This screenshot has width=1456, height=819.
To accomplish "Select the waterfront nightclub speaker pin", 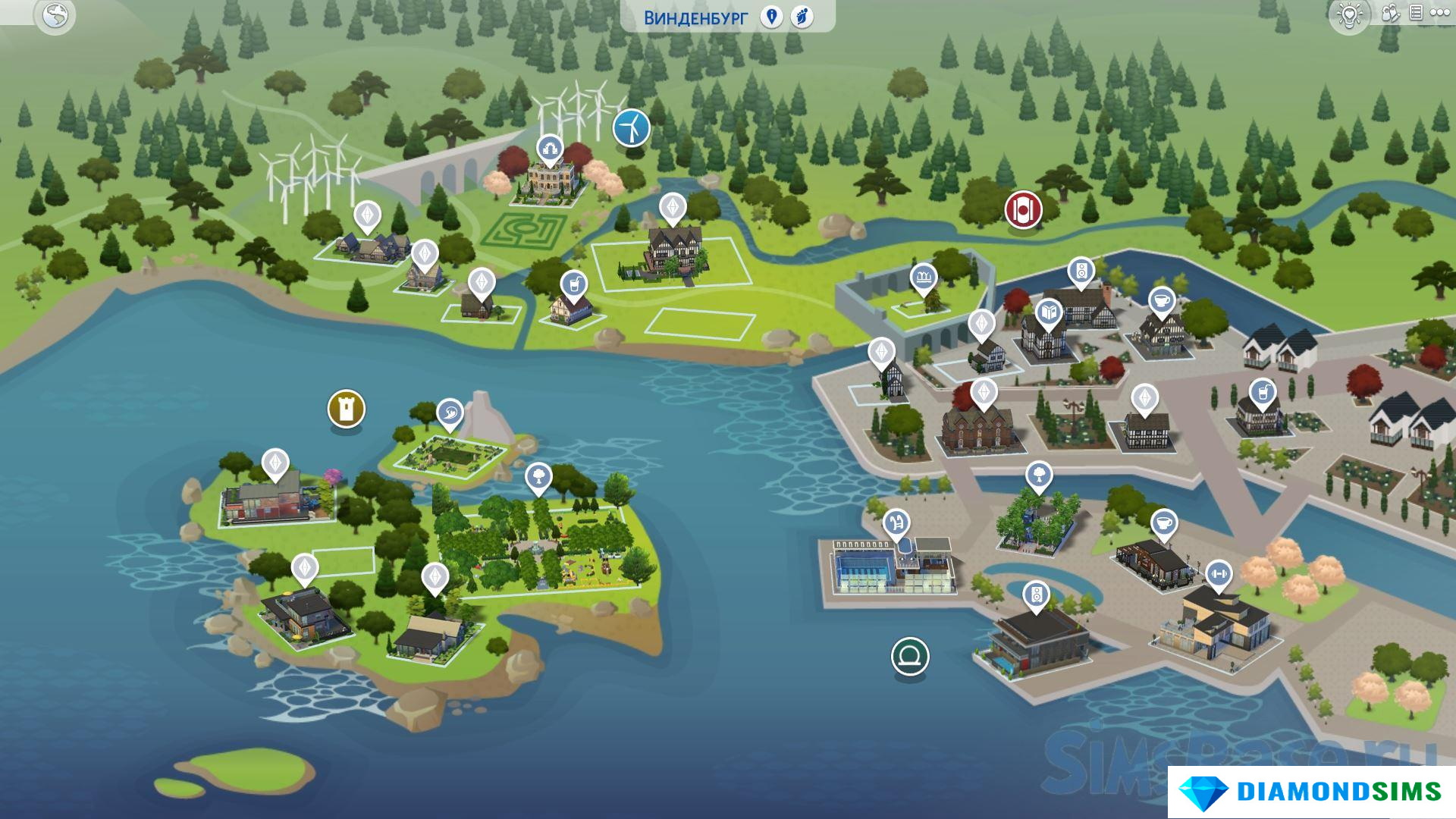I will (x=1036, y=595).
